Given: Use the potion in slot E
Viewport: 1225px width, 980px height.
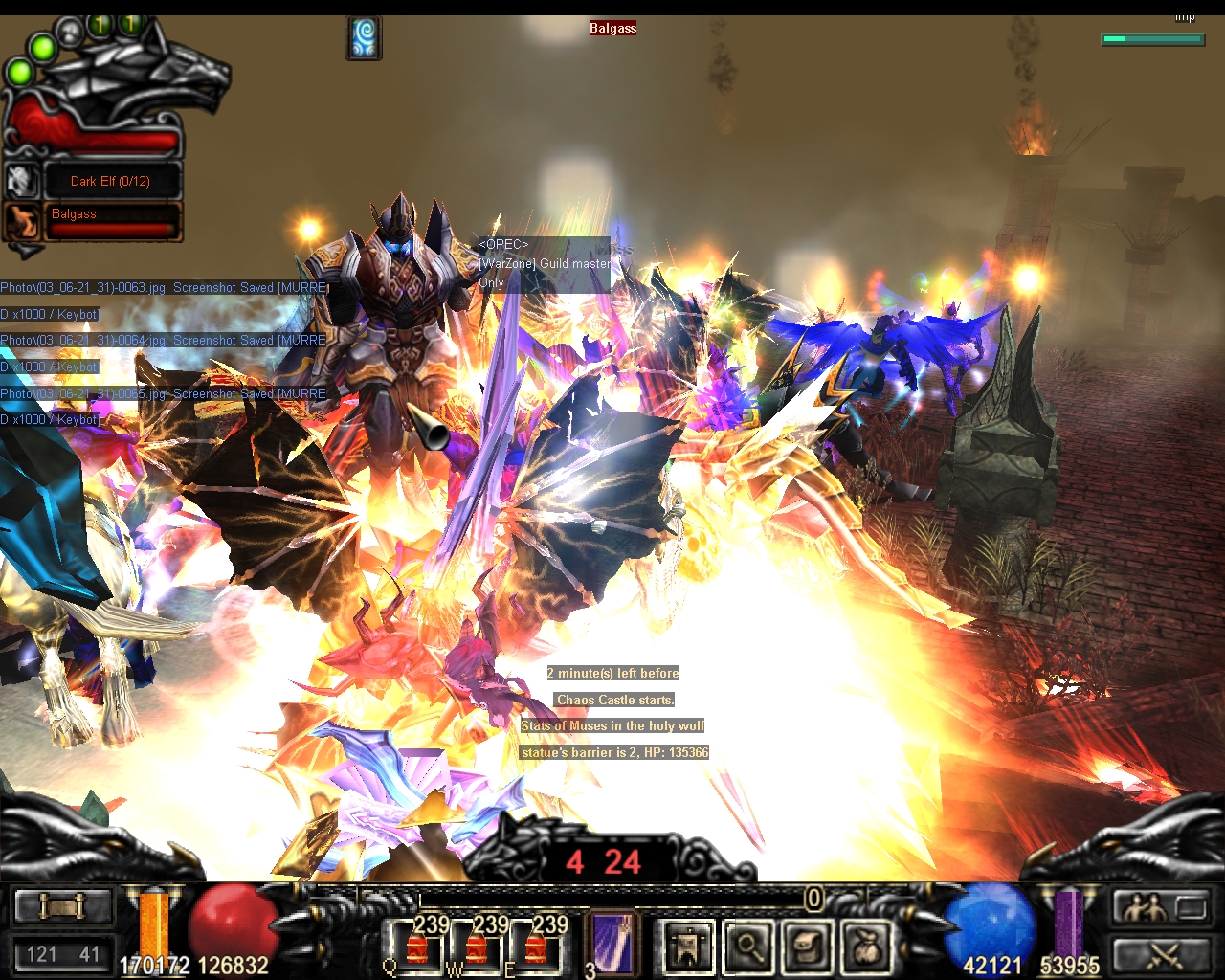Looking at the screenshot, I should [x=535, y=947].
